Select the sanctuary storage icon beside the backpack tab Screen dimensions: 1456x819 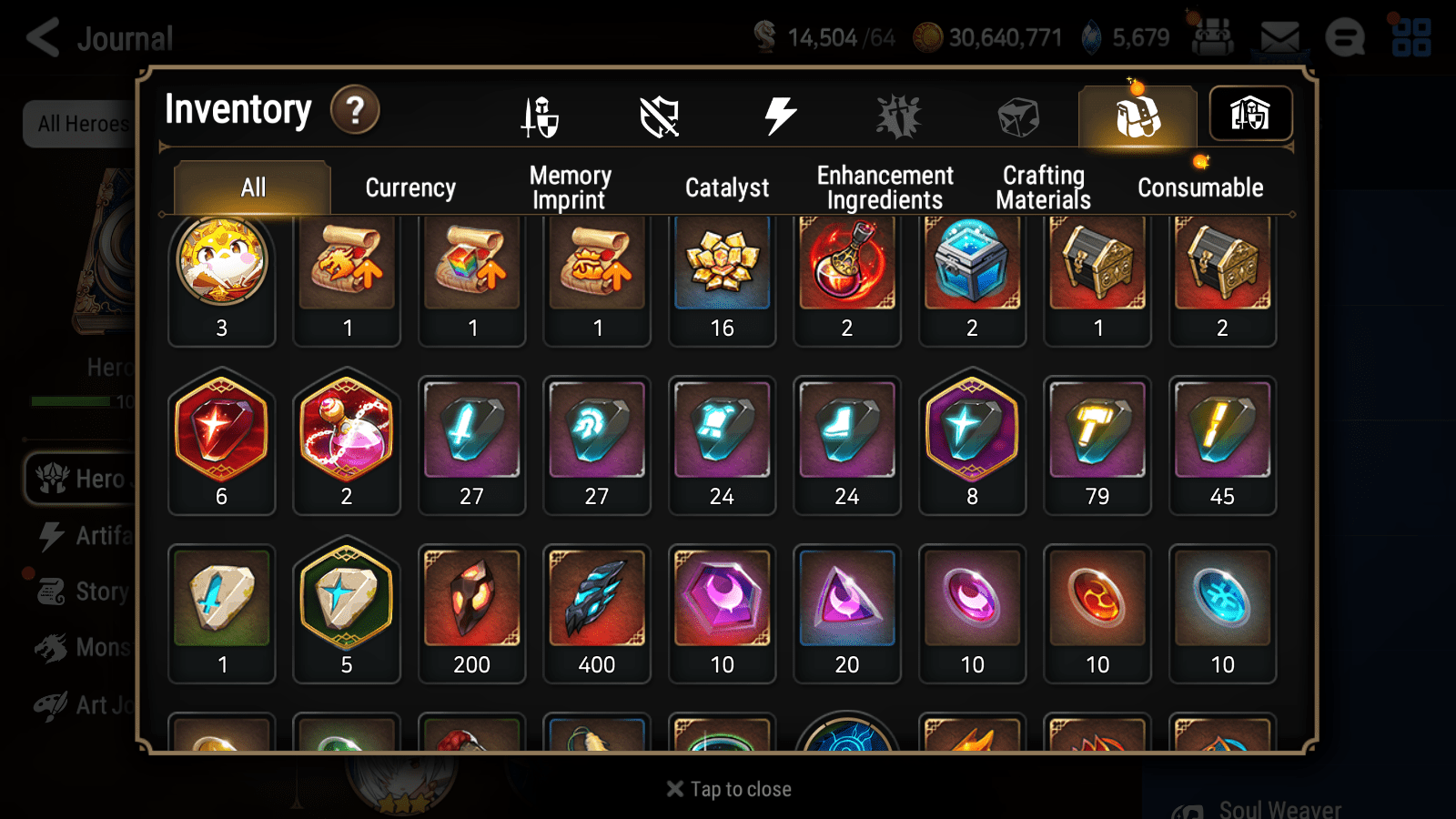(x=1250, y=114)
